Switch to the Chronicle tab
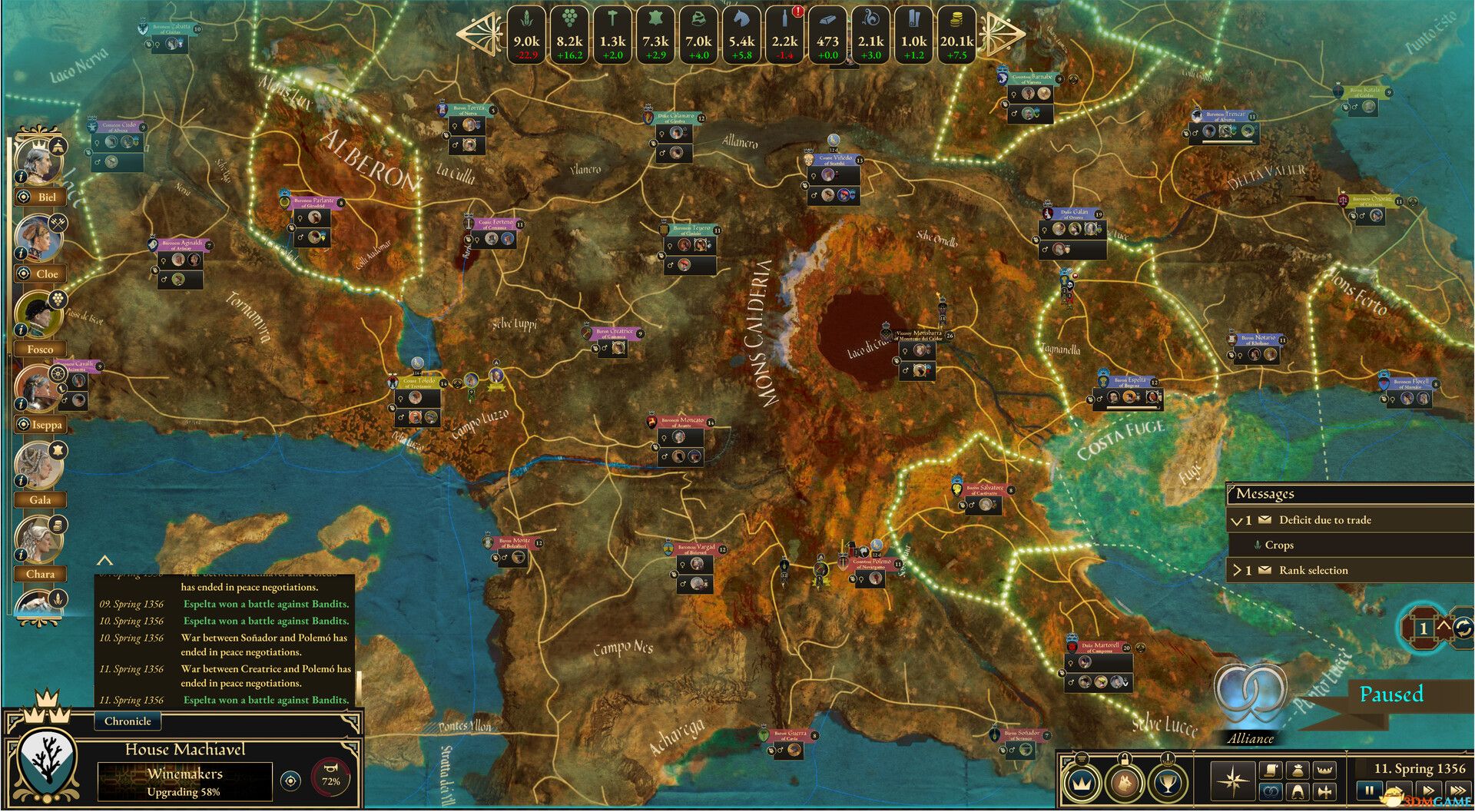This screenshot has width=1475, height=812. pyautogui.click(x=128, y=721)
